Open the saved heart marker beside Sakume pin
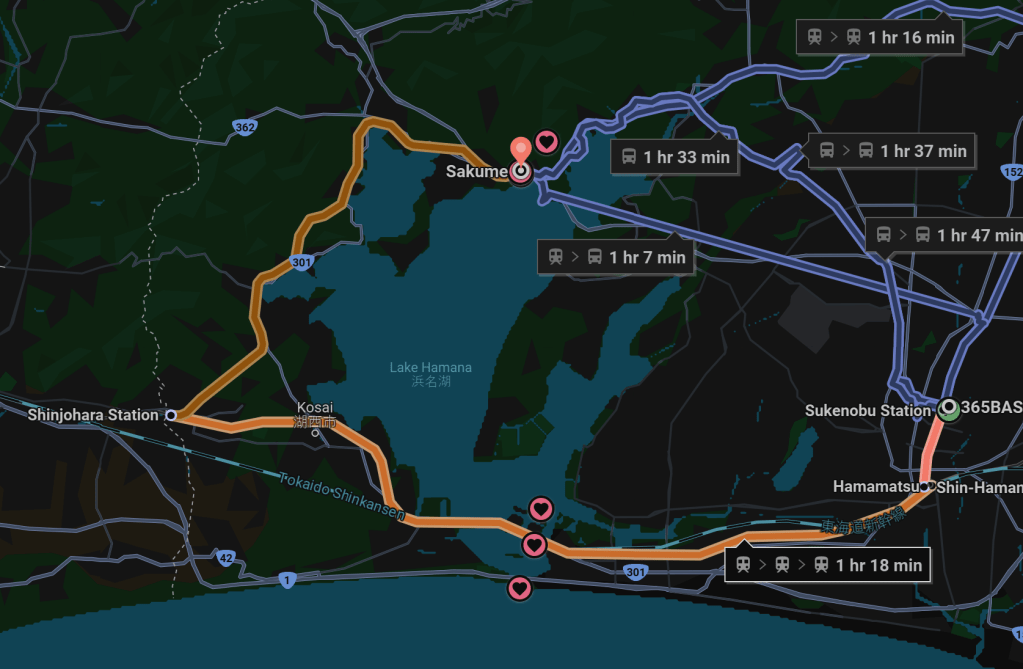The image size is (1023, 669). pyautogui.click(x=546, y=142)
